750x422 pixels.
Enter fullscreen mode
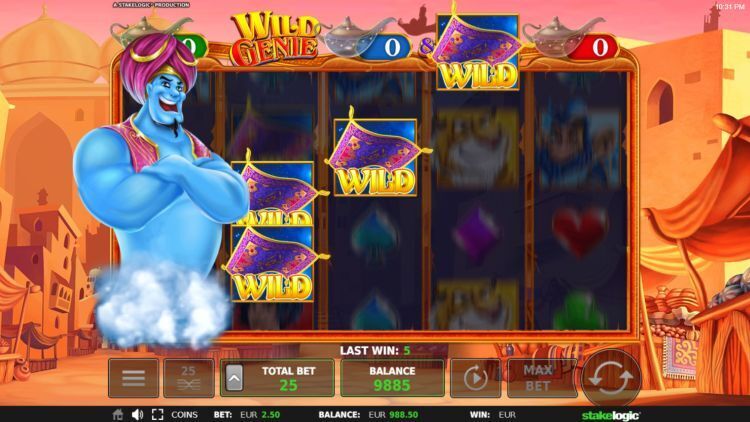coord(156,414)
